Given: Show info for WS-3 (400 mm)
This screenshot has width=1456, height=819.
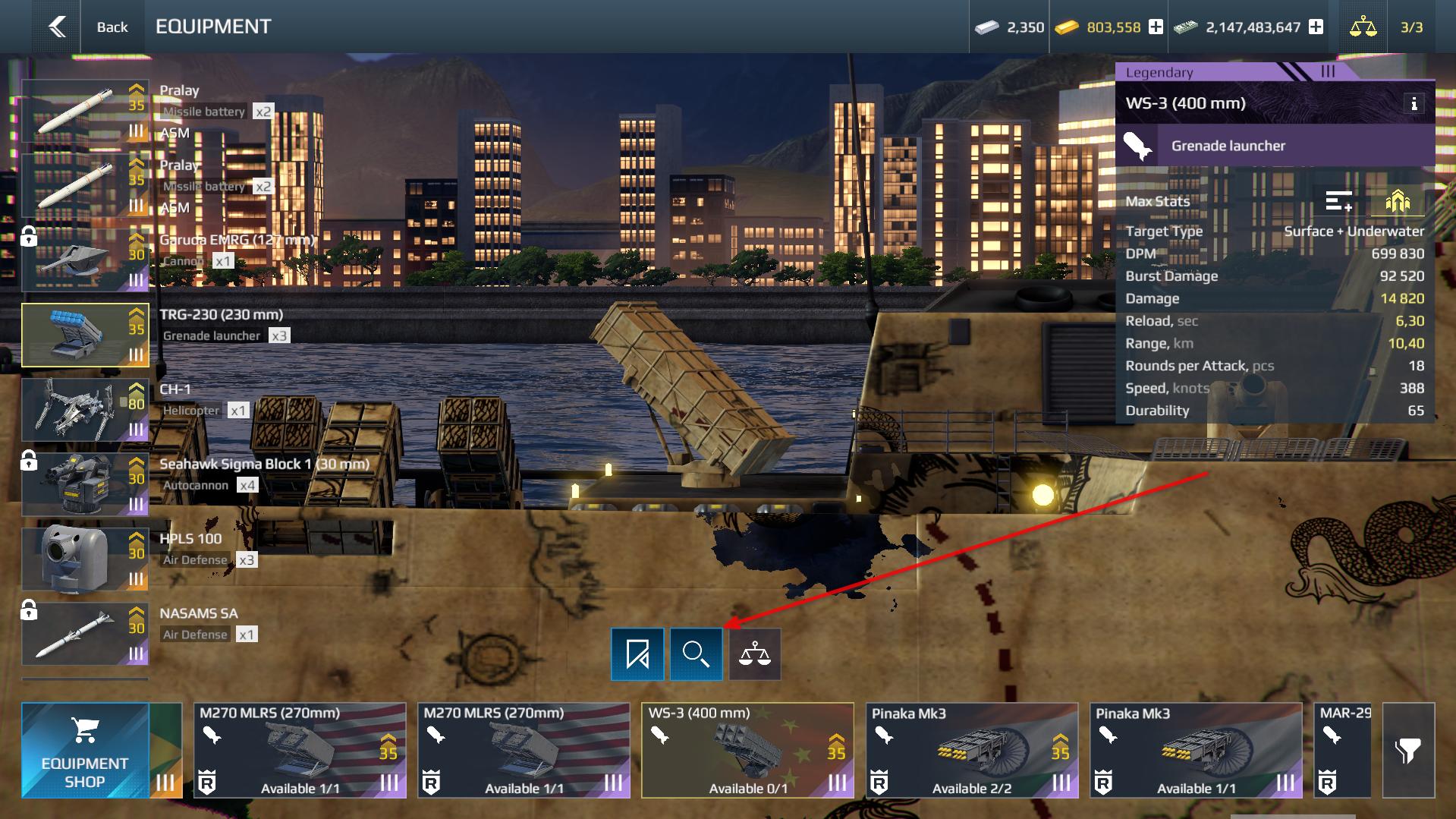Looking at the screenshot, I should [1414, 104].
